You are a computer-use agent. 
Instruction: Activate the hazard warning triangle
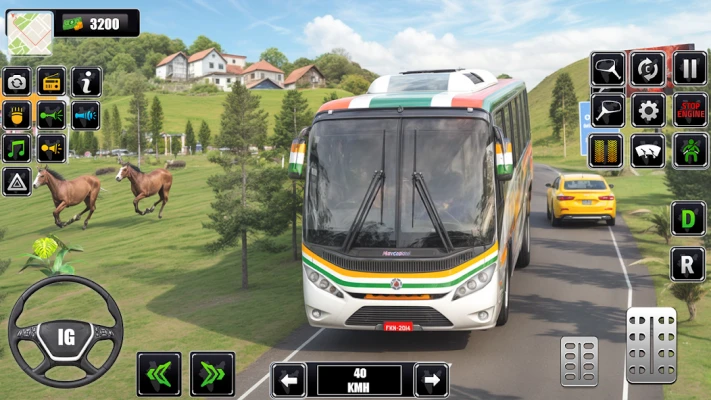coord(17,181)
